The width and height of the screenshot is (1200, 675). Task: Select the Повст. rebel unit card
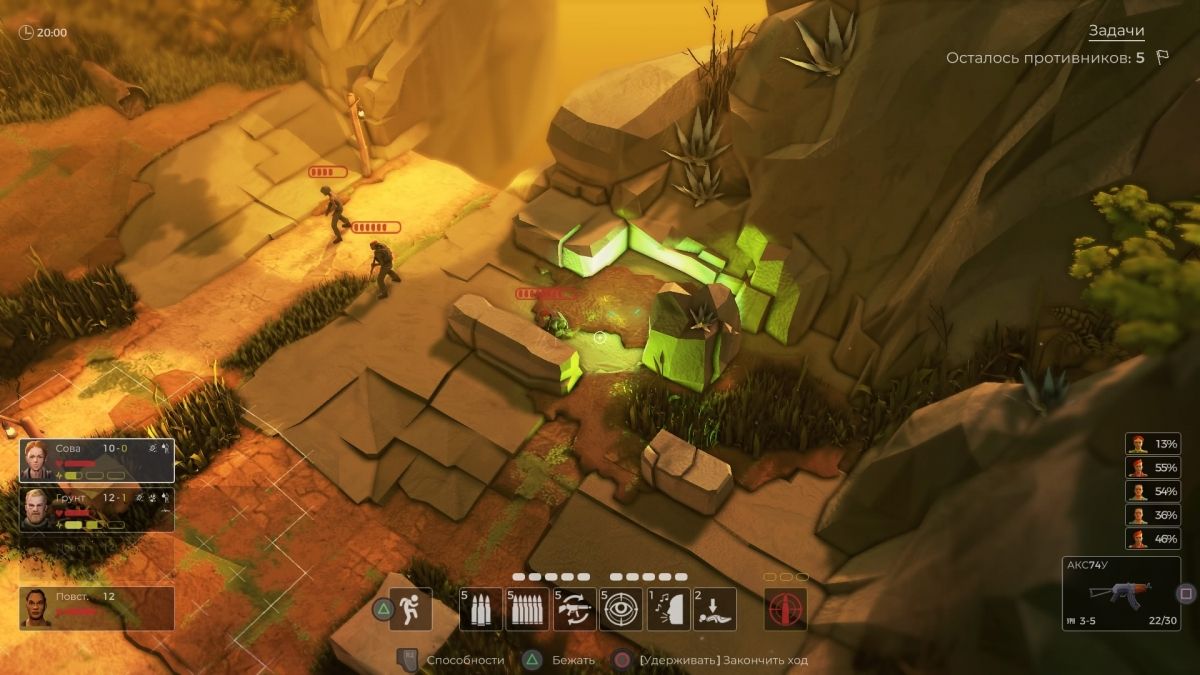point(96,607)
